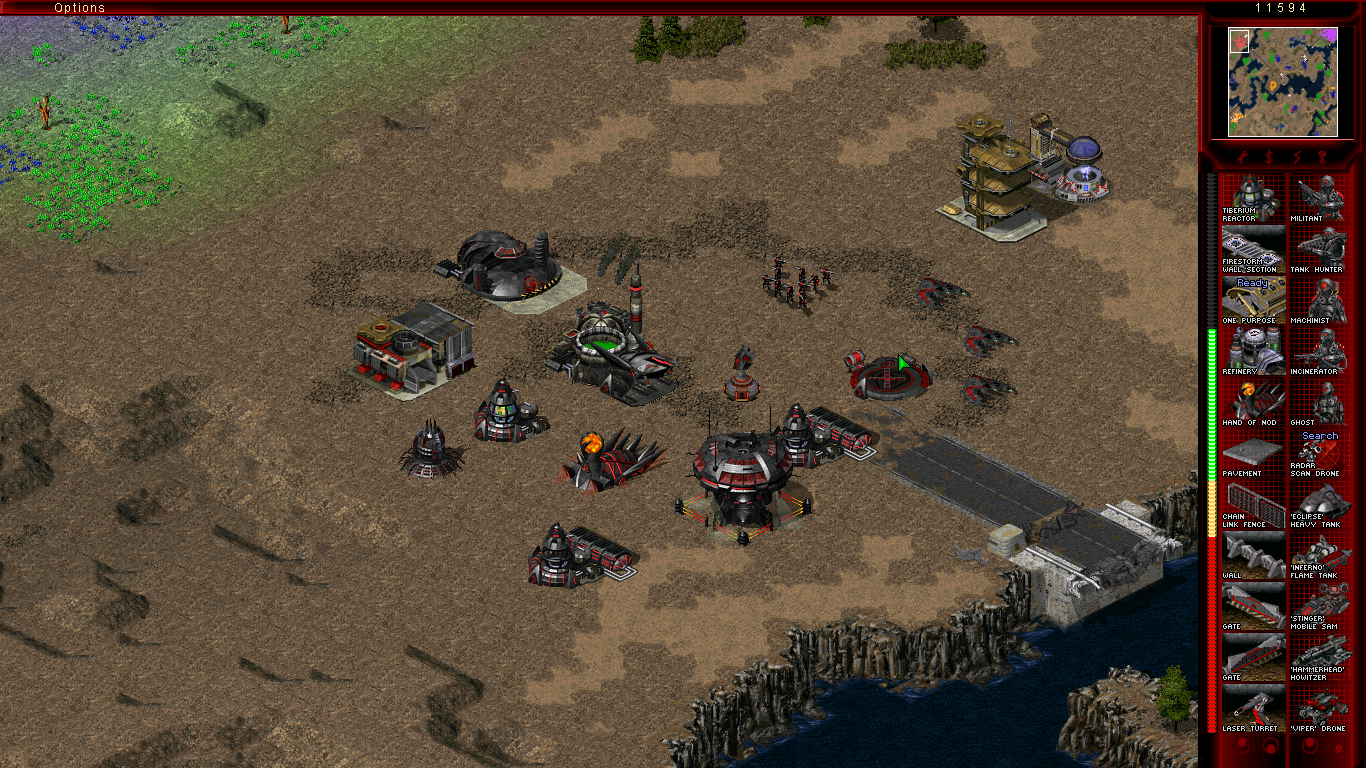The width and height of the screenshot is (1366, 768).
Task: Choose the Hand of Nod build icon
Action: pyautogui.click(x=1253, y=402)
